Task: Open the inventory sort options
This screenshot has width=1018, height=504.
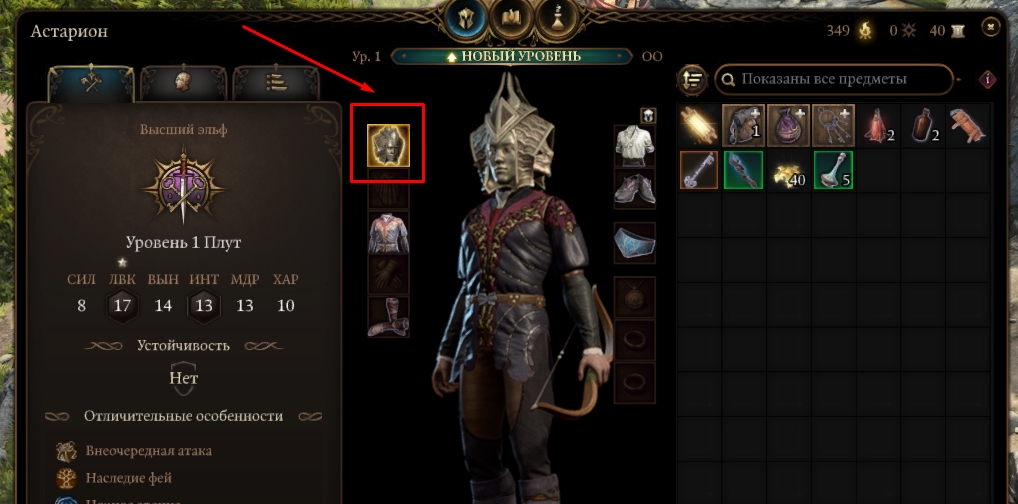Action: (x=692, y=78)
